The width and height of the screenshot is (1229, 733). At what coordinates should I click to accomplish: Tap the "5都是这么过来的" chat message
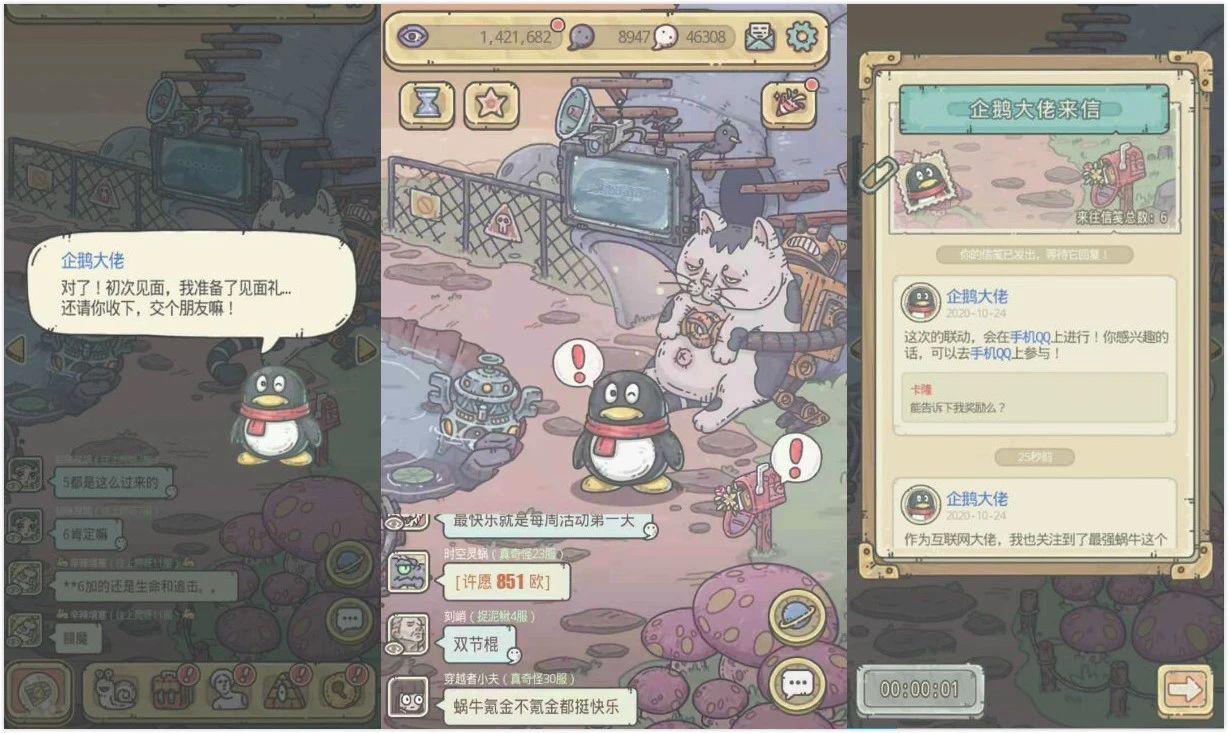coord(110,482)
